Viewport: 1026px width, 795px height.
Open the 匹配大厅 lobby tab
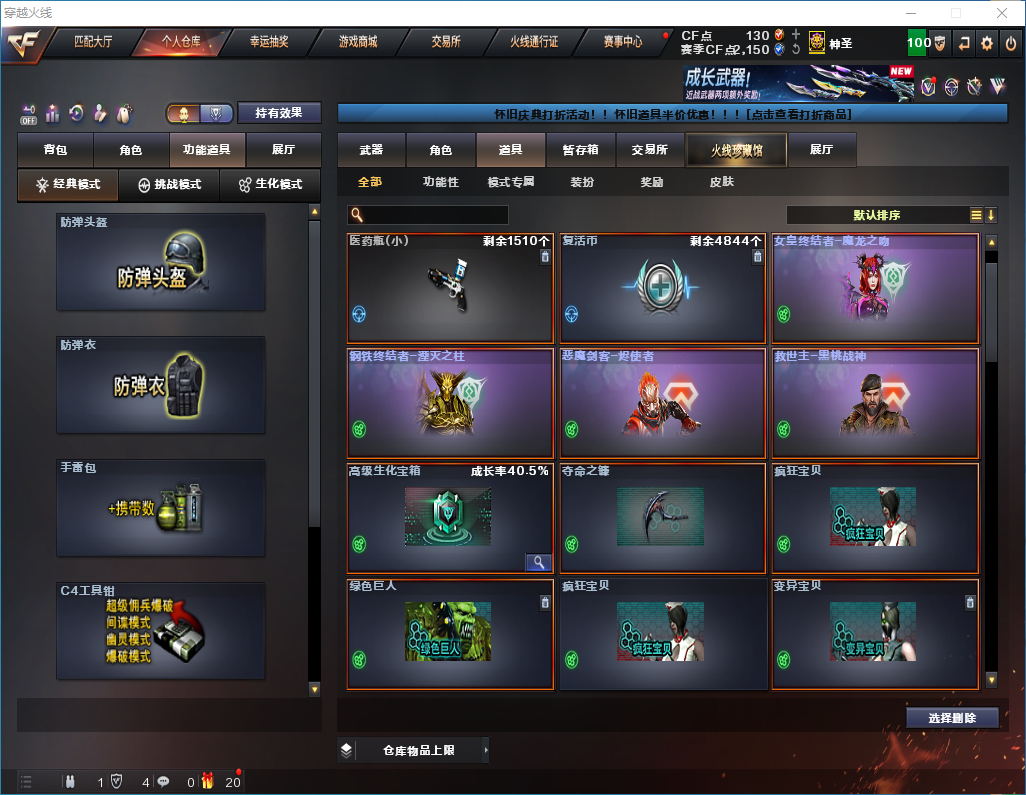click(x=93, y=42)
